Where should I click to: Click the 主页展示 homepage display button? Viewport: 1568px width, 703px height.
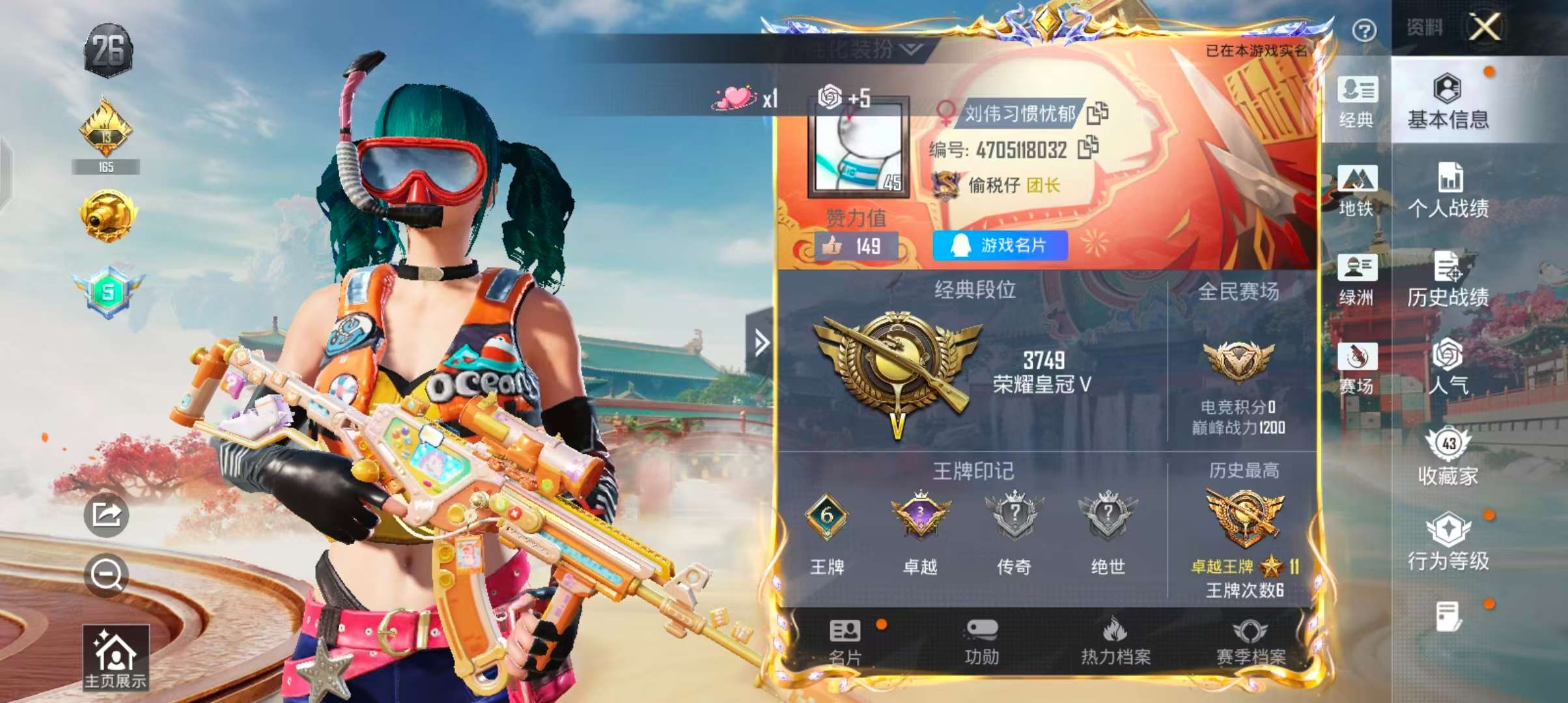(x=115, y=657)
